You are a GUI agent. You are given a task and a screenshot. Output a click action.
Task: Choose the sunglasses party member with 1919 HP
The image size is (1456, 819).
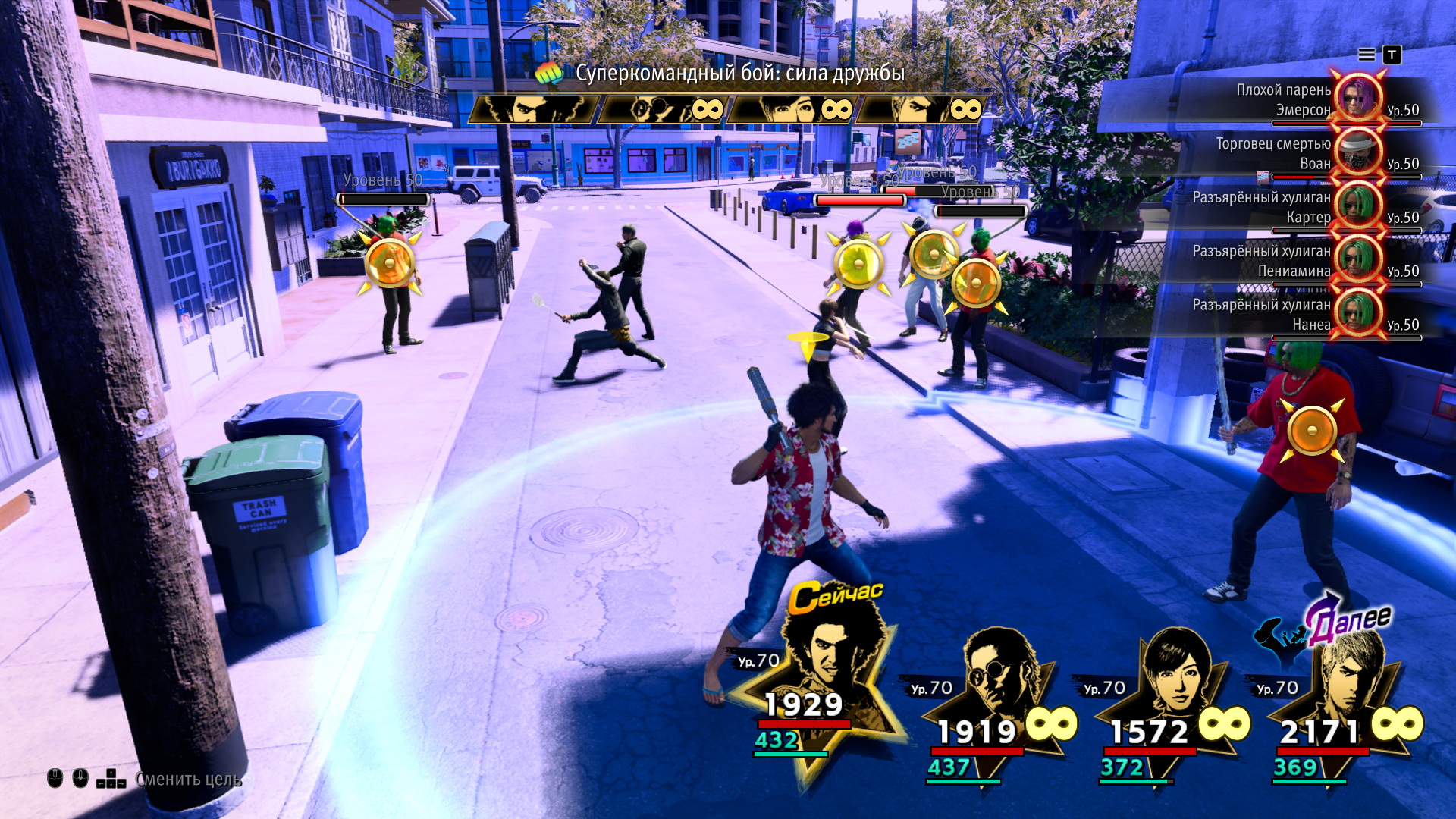[x=993, y=682]
